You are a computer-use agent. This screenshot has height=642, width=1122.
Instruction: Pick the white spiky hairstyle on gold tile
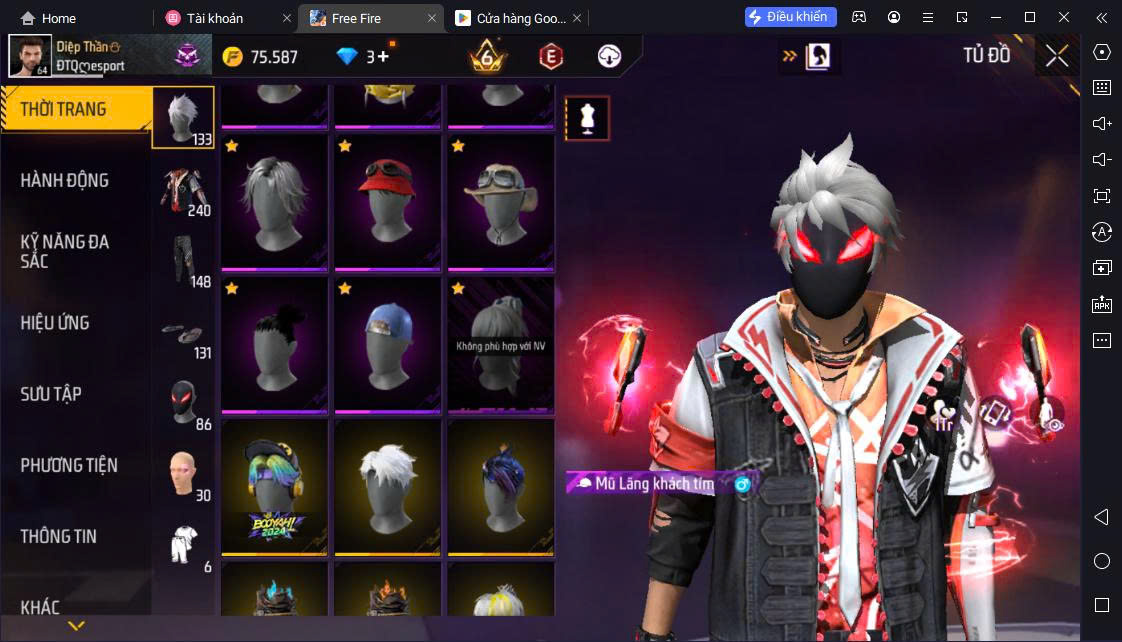point(387,486)
